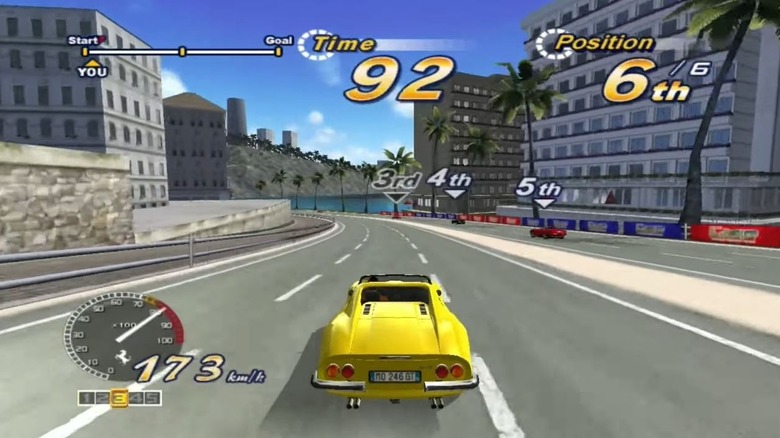Image resolution: width=780 pixels, height=438 pixels.
Task: Select the 3rd place rival marker
Action: pos(397,181)
